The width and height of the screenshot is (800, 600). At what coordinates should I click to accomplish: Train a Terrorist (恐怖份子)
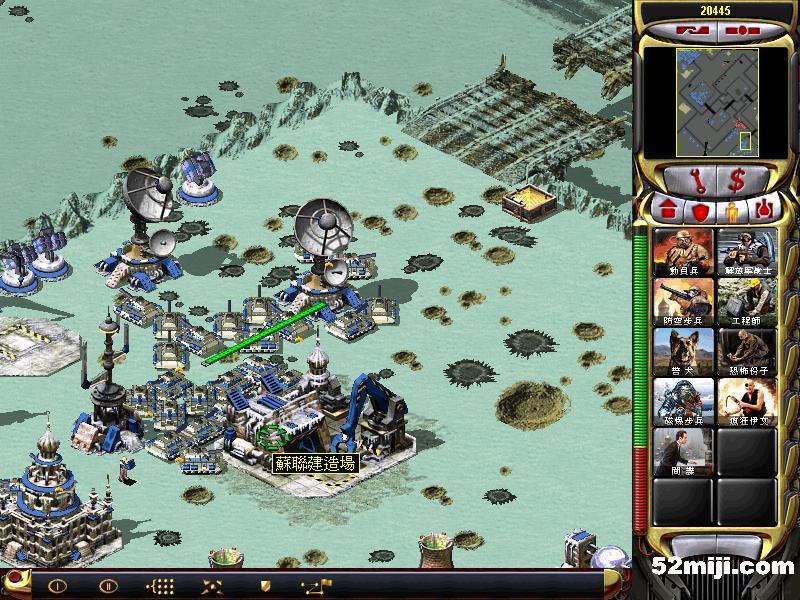tap(746, 352)
